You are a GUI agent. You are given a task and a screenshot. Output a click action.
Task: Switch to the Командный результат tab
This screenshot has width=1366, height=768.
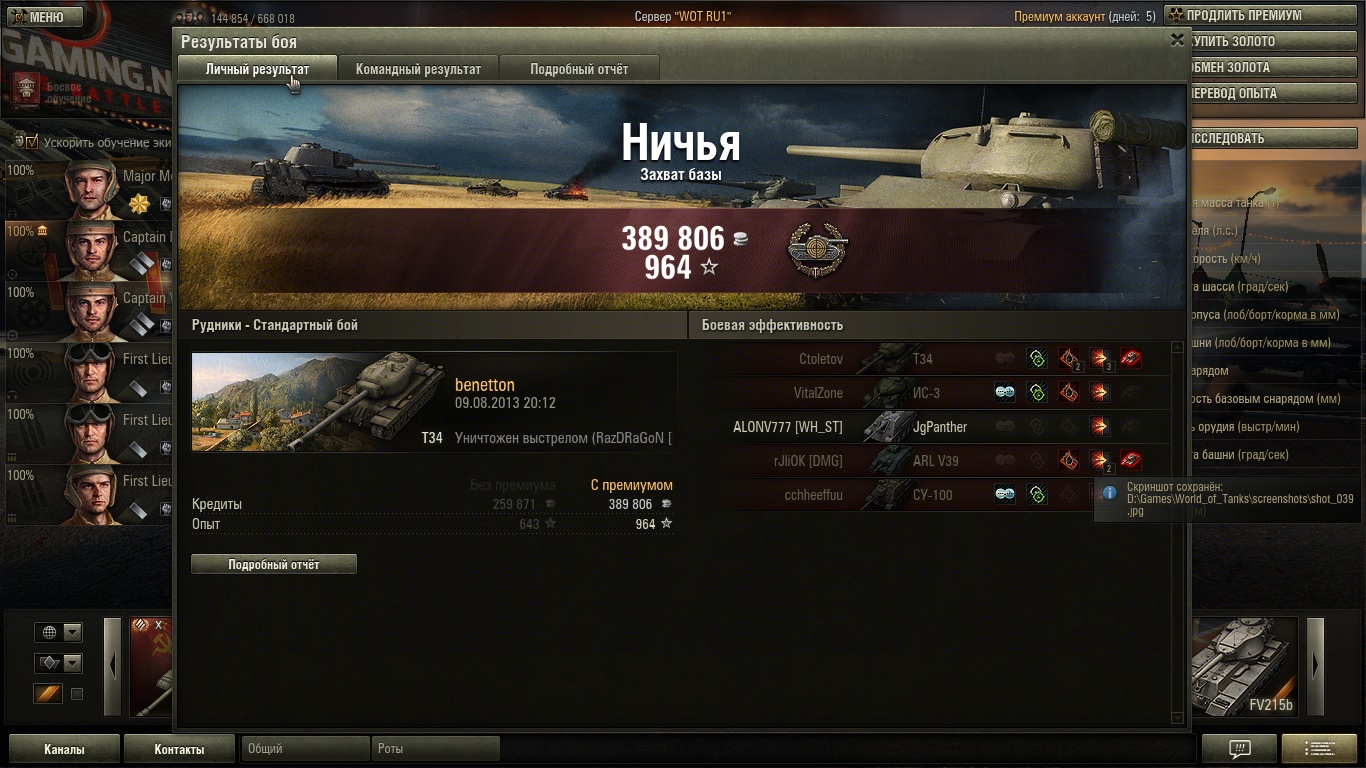click(x=418, y=69)
